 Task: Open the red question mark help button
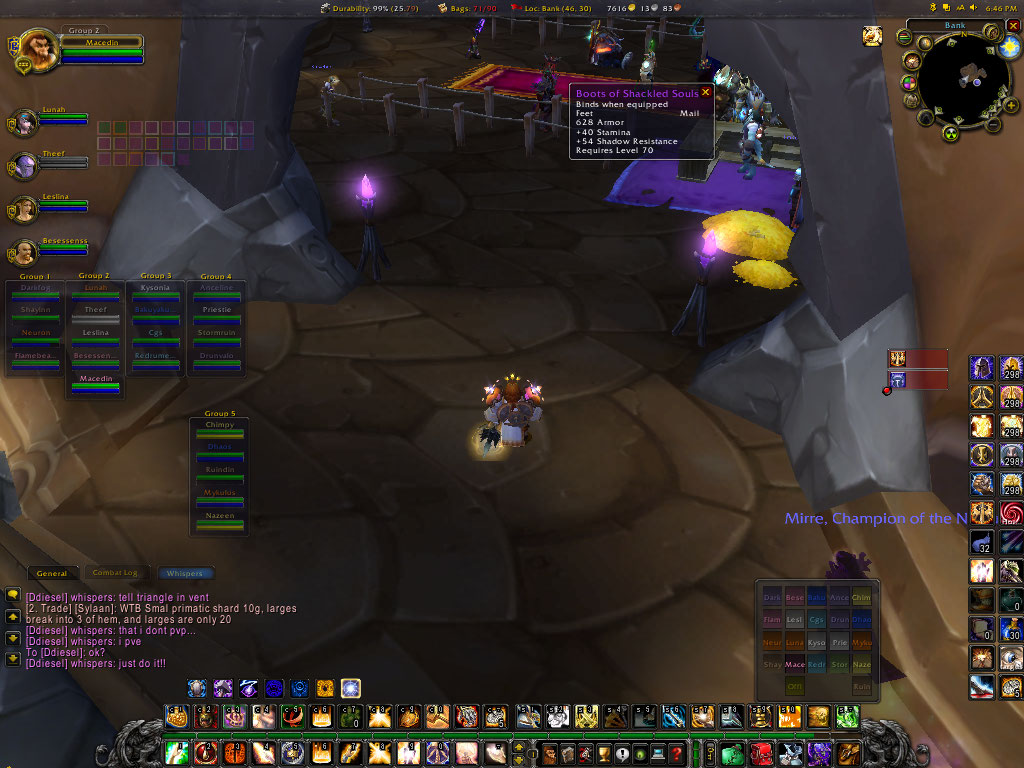click(x=677, y=754)
